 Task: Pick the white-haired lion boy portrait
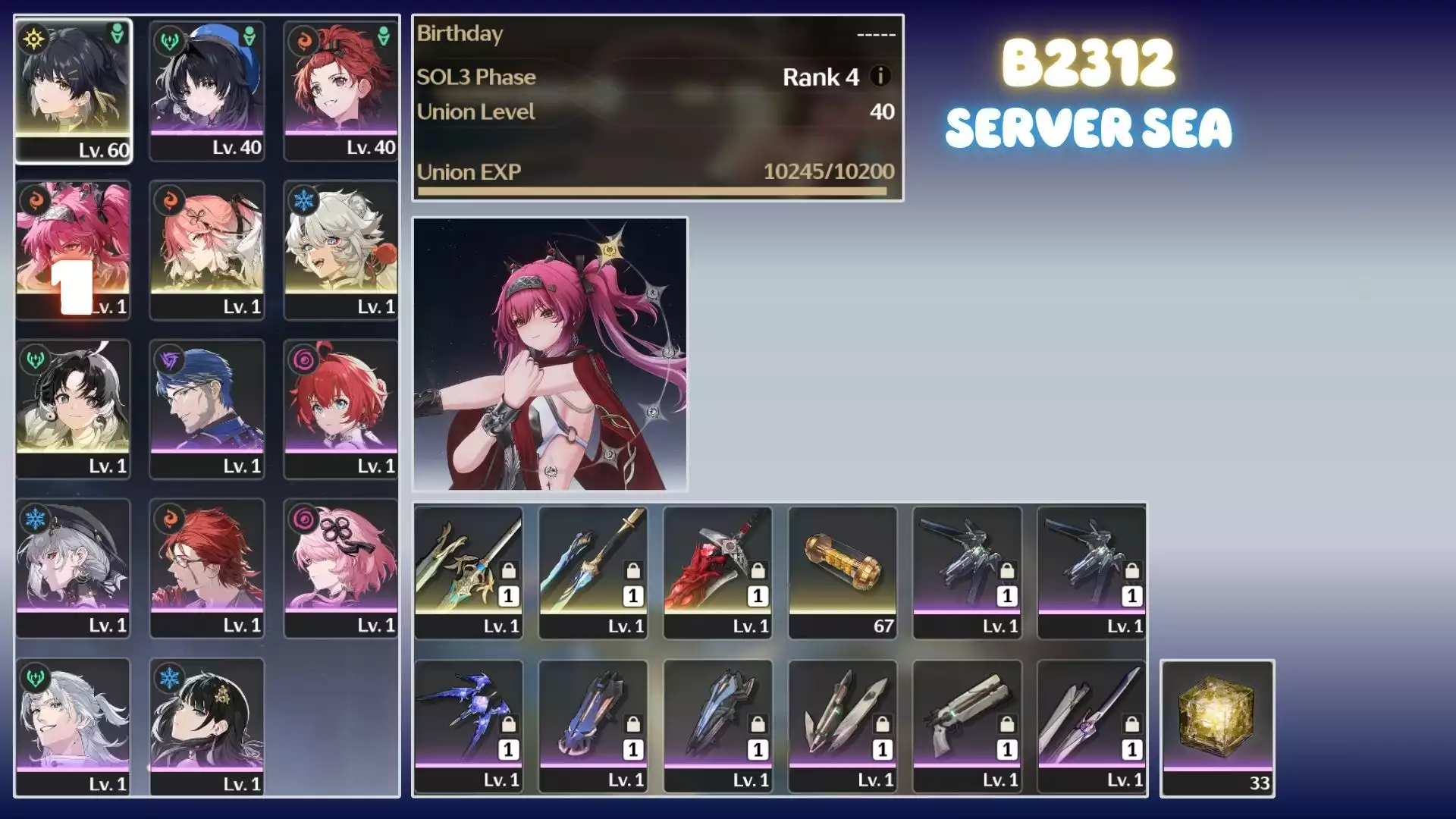click(x=340, y=249)
